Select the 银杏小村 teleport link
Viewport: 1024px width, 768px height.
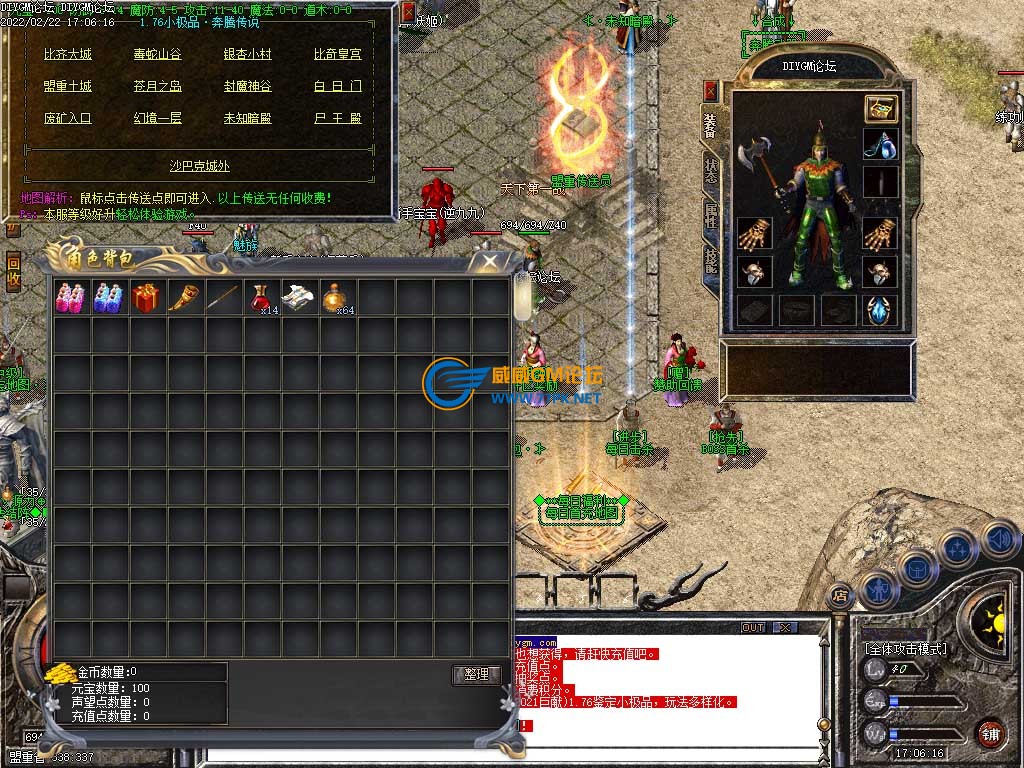[x=247, y=54]
